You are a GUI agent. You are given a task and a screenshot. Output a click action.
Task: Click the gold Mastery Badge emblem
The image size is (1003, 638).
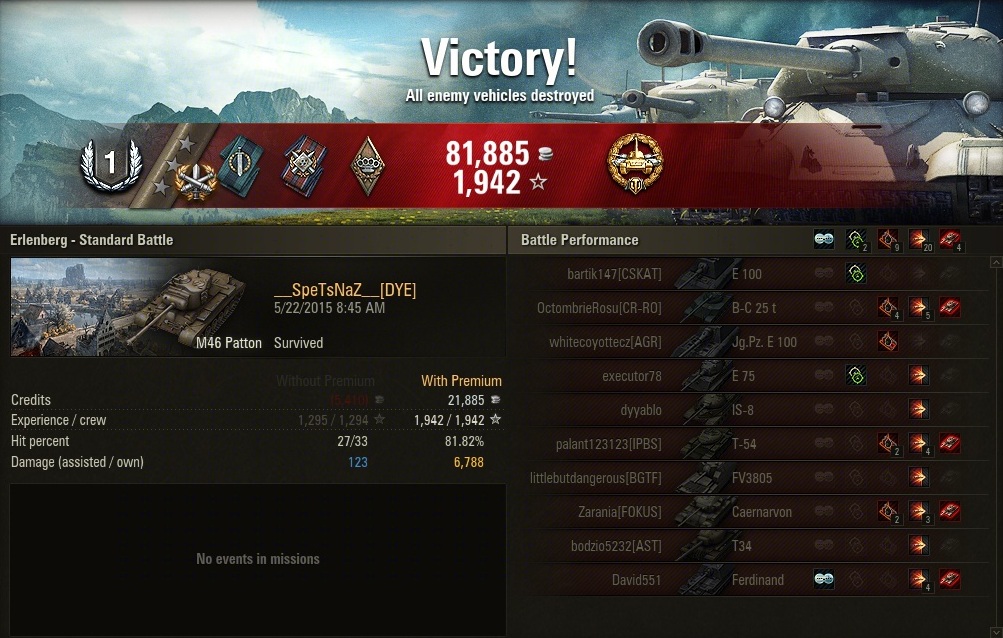pyautogui.click(x=635, y=165)
